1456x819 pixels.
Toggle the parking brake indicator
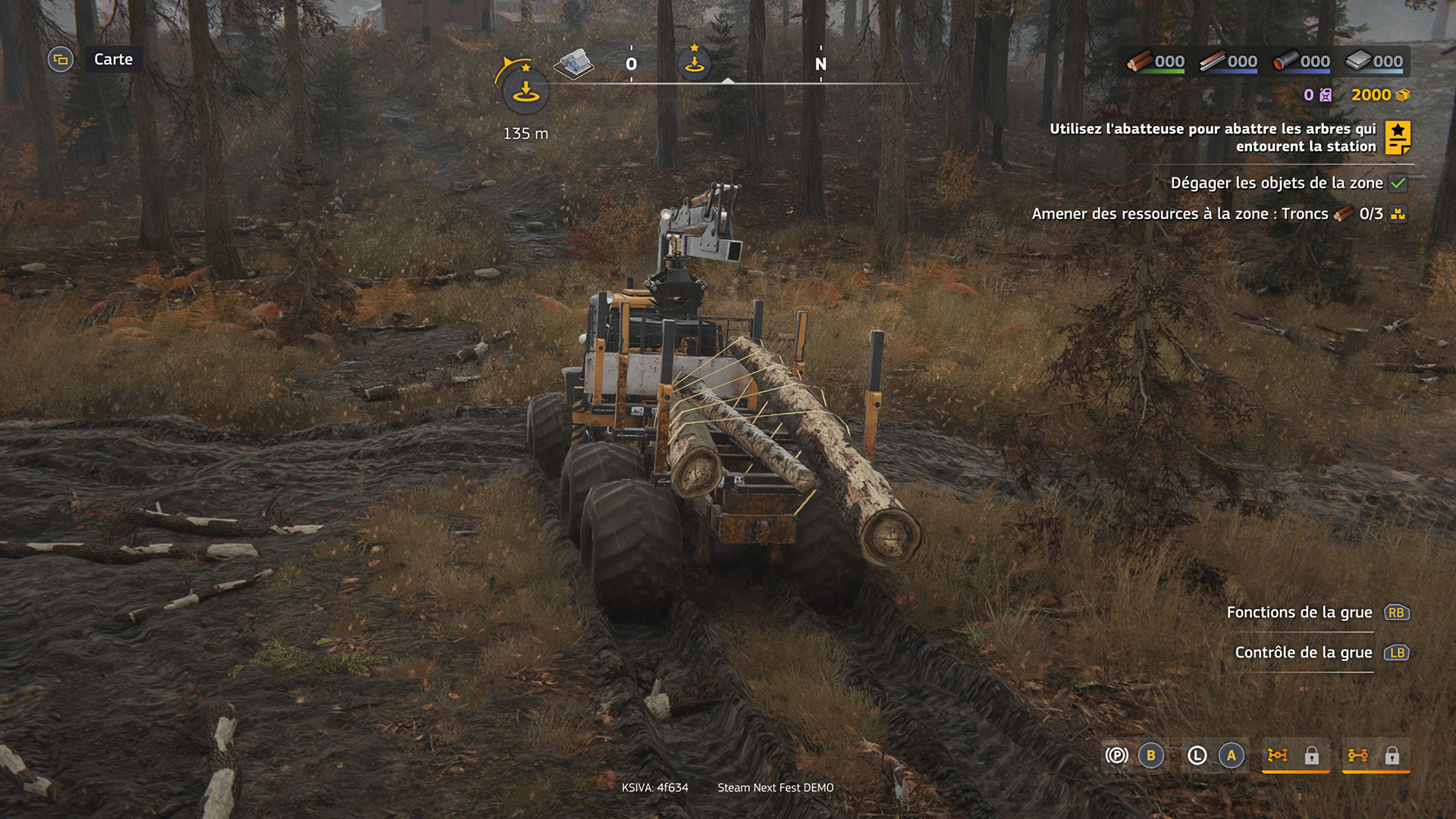coord(1116,755)
